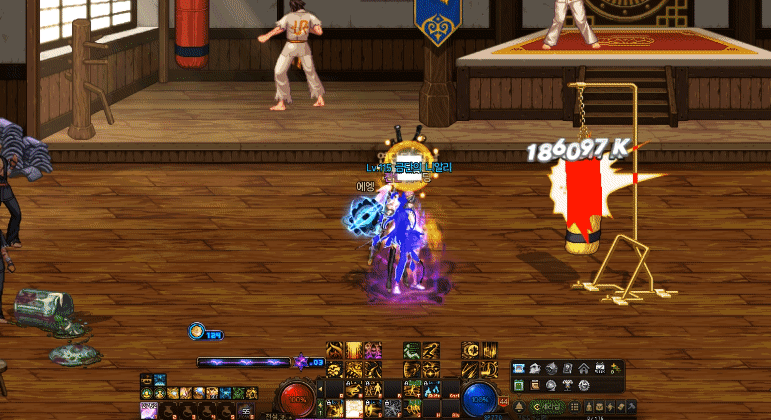Click the calendar icon in the menu panel
Screen dimensions: 771x420
click(x=600, y=368)
